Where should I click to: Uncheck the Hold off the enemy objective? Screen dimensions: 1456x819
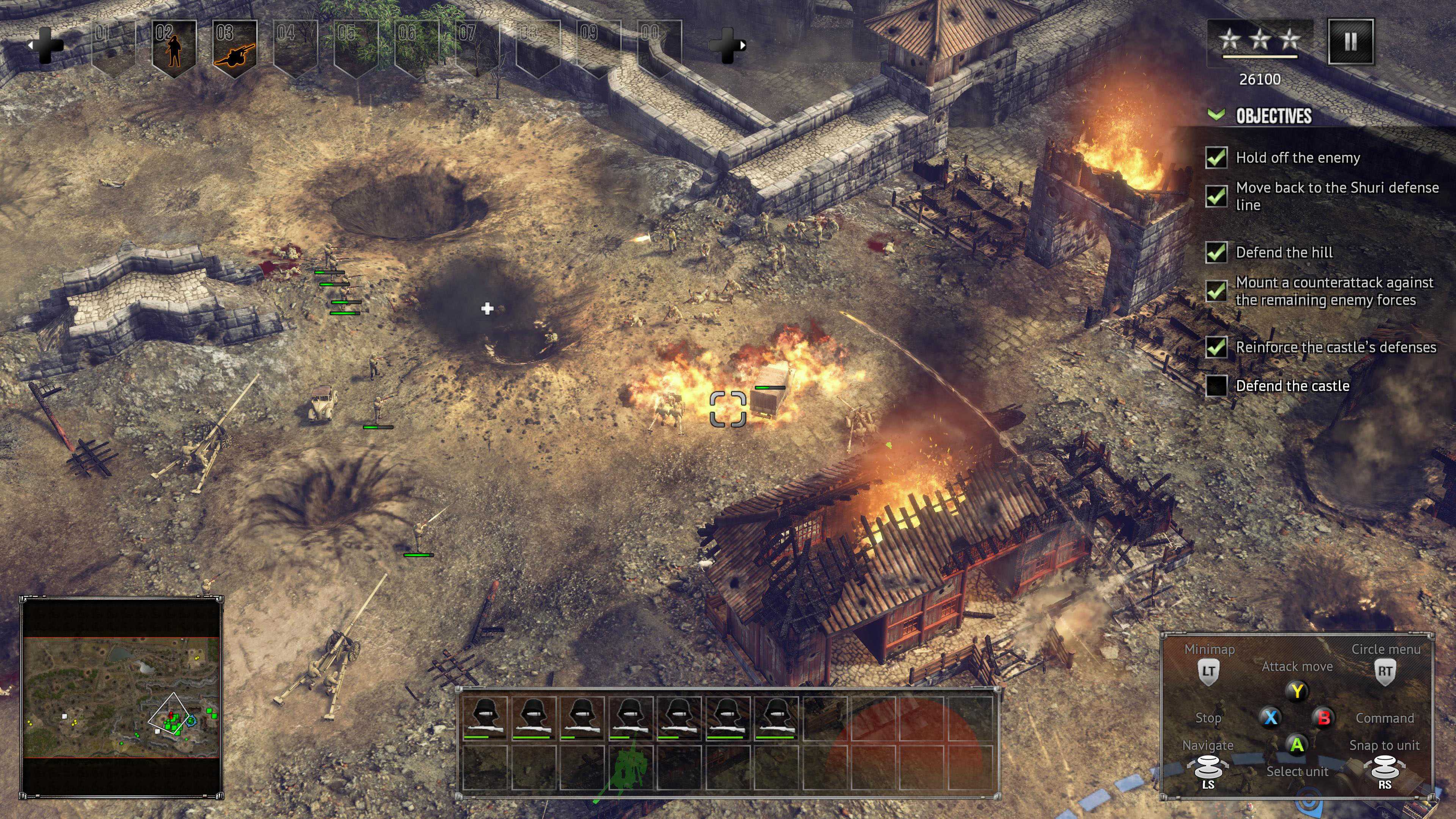click(1216, 158)
